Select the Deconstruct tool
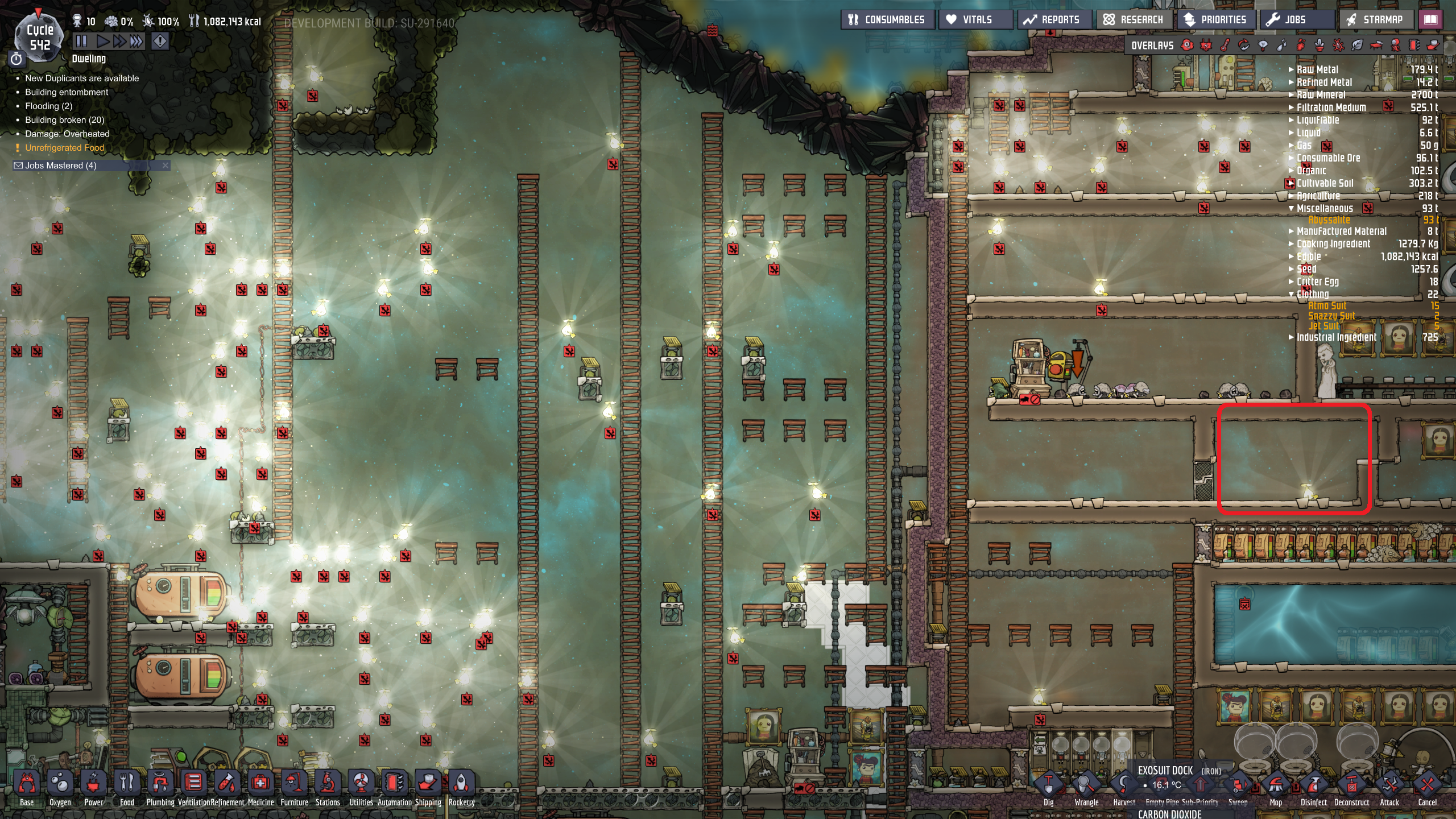Image resolution: width=1456 pixels, height=819 pixels. point(1351,788)
